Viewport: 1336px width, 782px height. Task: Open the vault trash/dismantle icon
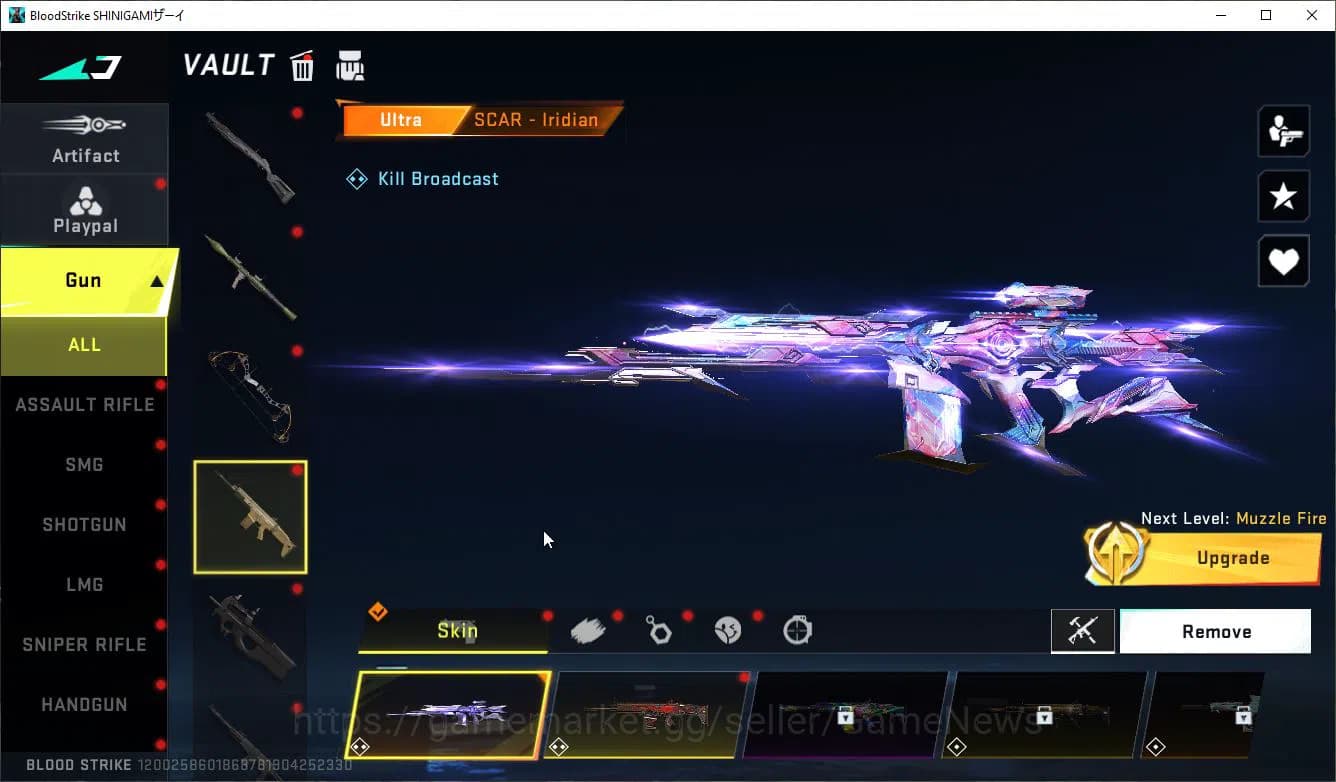point(302,65)
